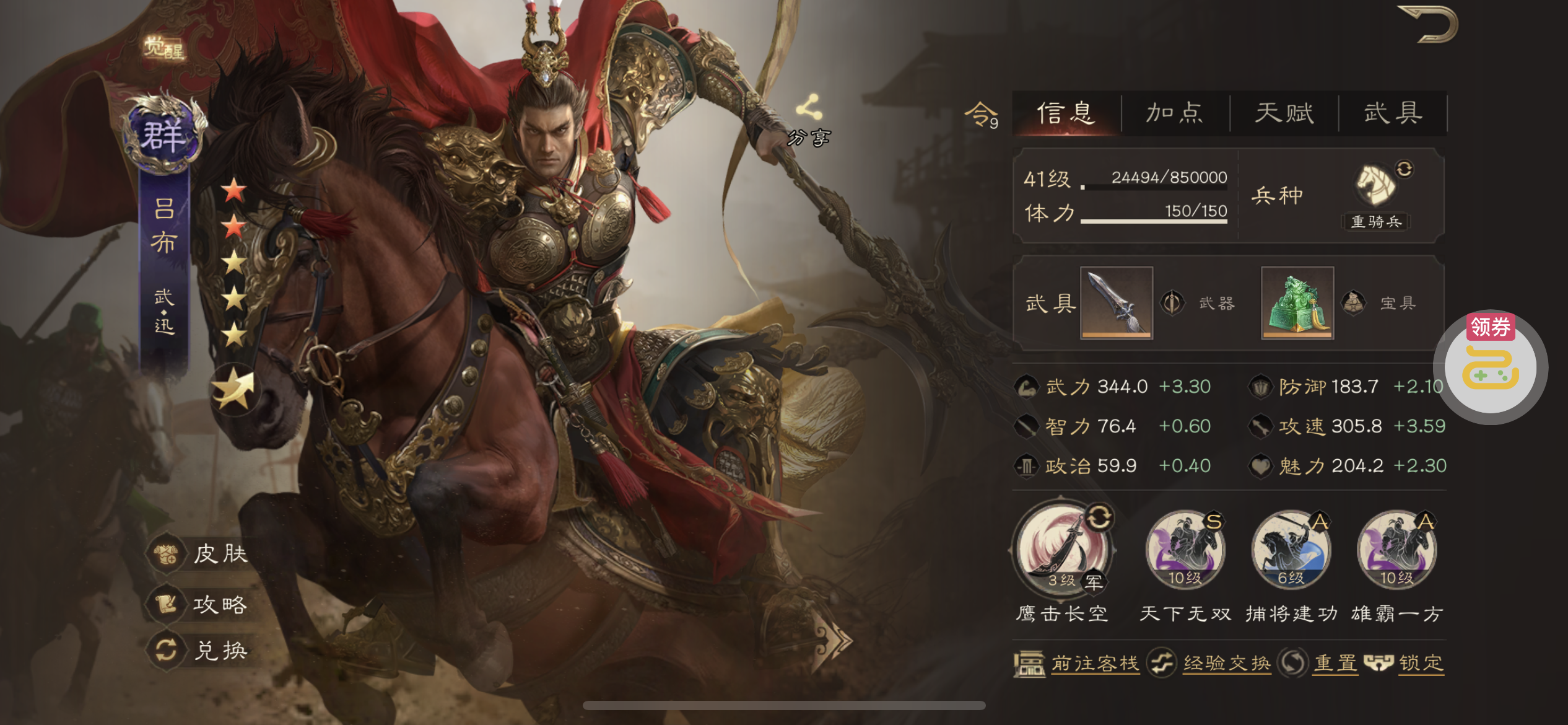Image resolution: width=1568 pixels, height=725 pixels.
Task: Tap the 领券 coupon floating button
Action: tap(1491, 366)
